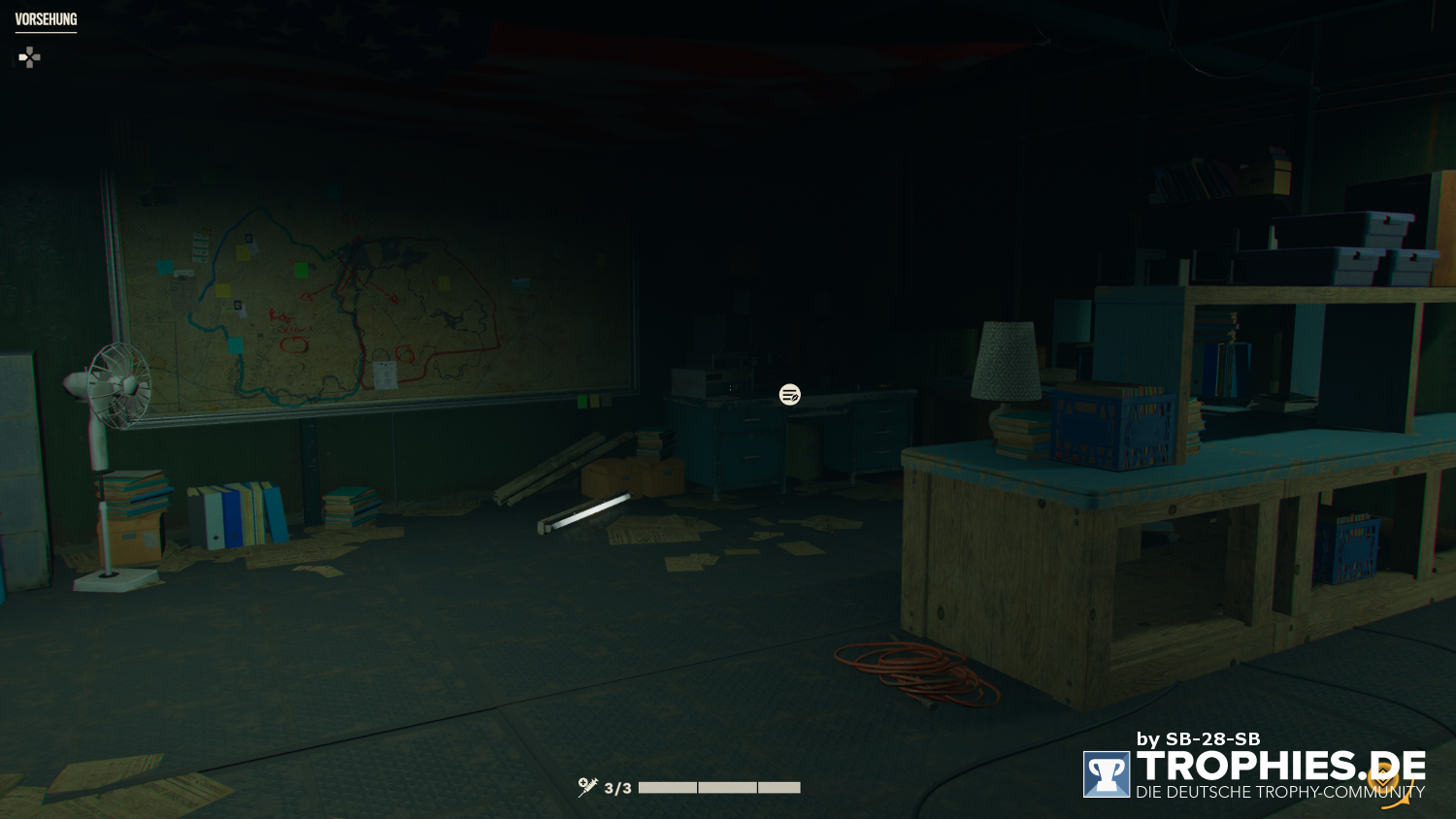Image resolution: width=1456 pixels, height=819 pixels.
Task: Click the syringe collectible icon
Action: [587, 787]
